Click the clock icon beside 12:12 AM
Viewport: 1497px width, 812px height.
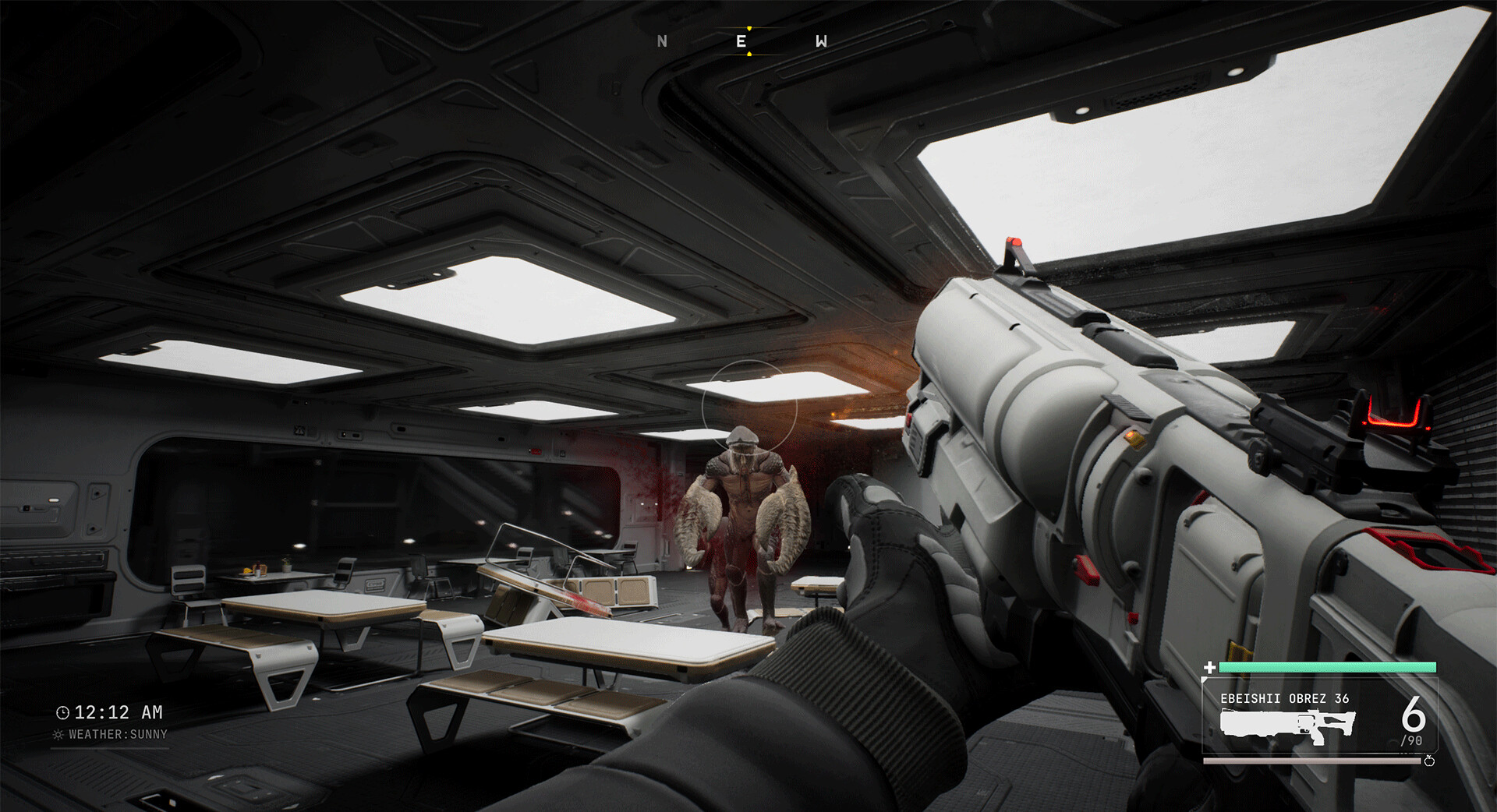coord(62,712)
